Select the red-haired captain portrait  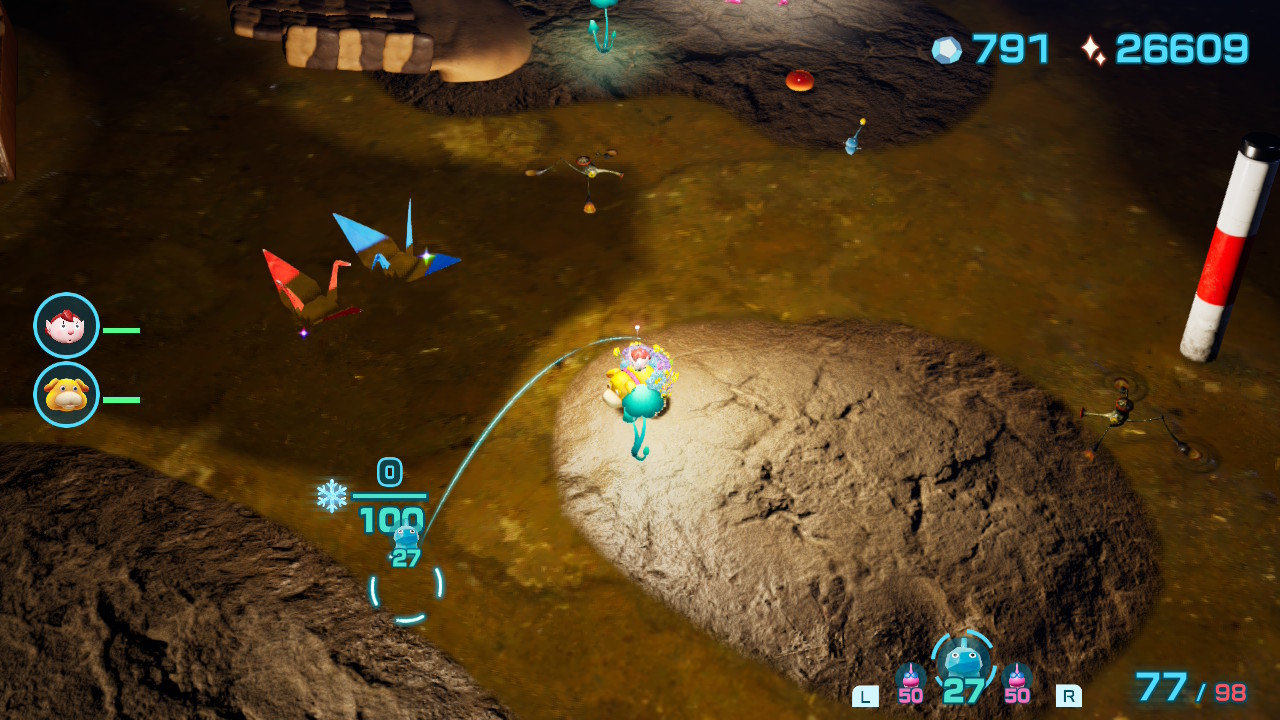66,326
